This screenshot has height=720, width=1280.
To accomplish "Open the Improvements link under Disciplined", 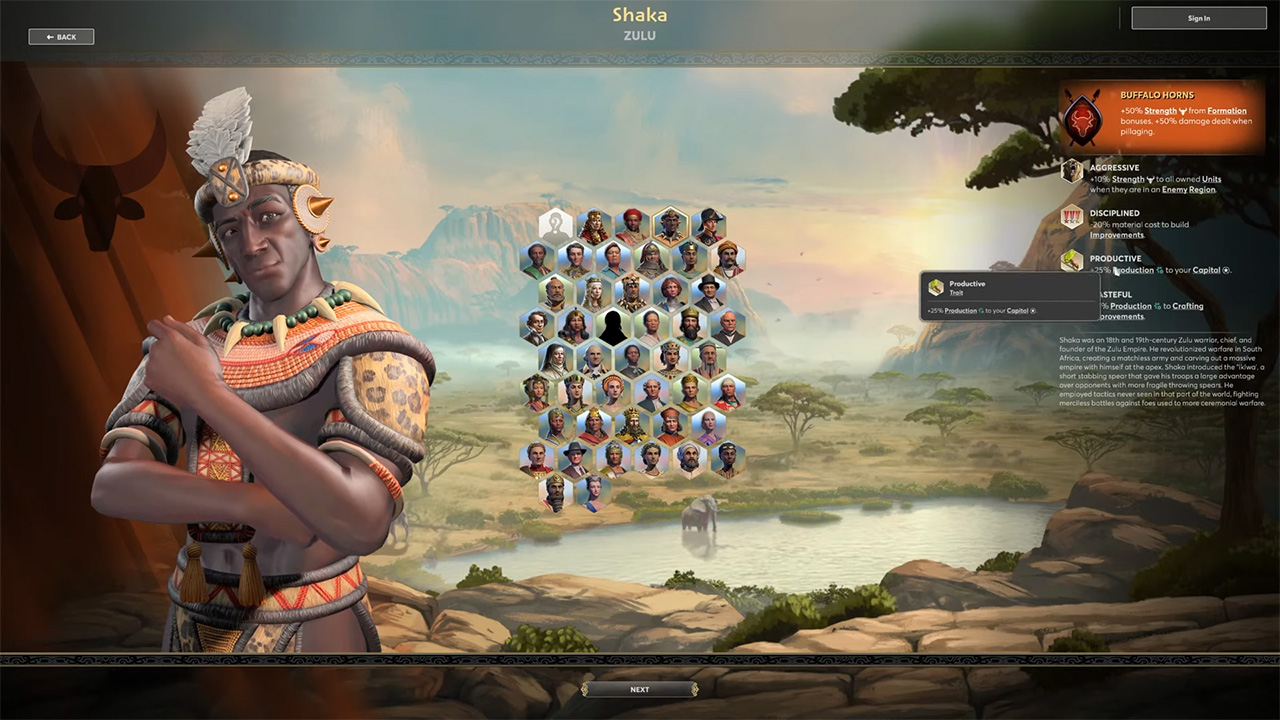I will [1116, 235].
